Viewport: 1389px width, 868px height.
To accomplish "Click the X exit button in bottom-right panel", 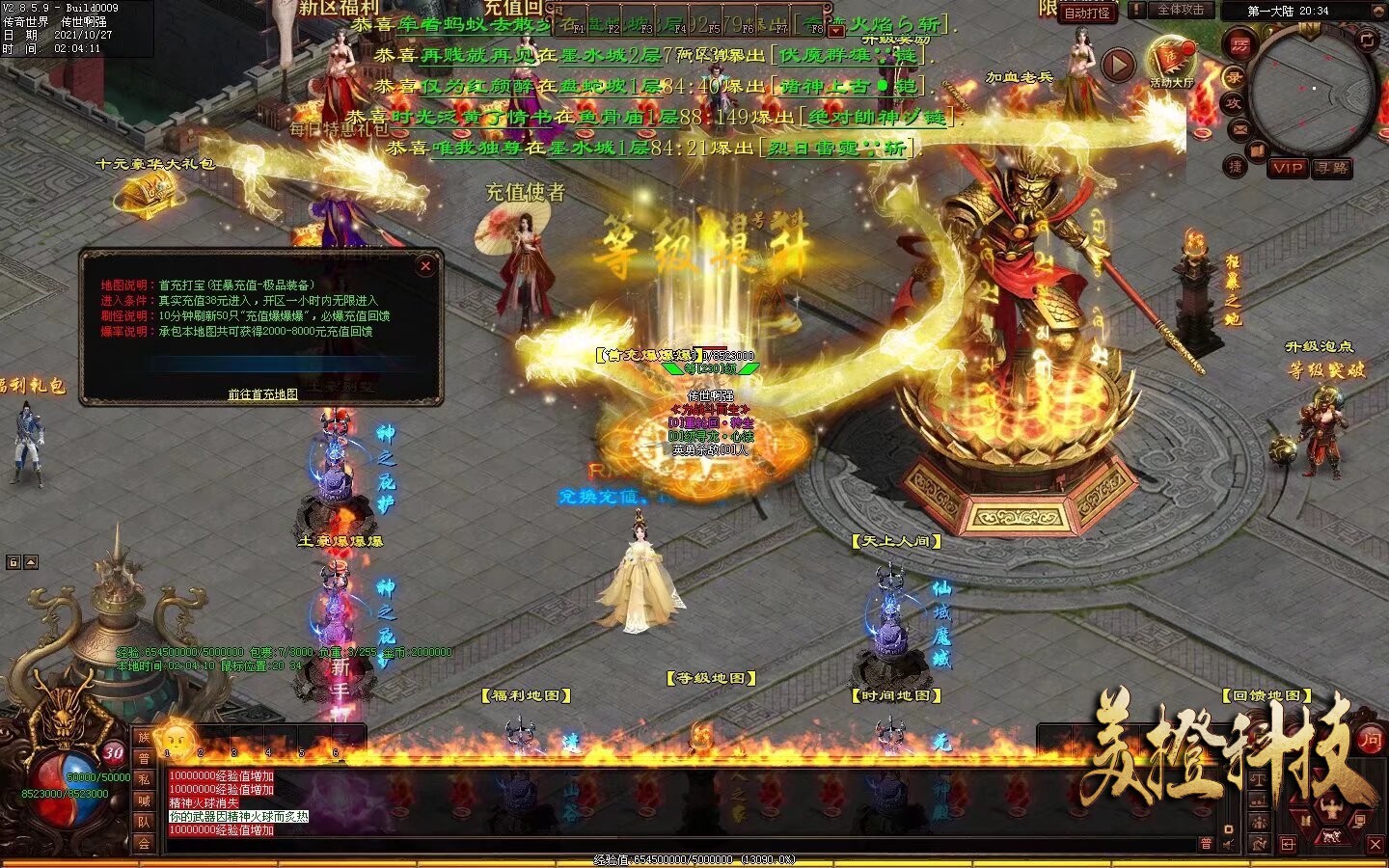I will pos(1375,845).
